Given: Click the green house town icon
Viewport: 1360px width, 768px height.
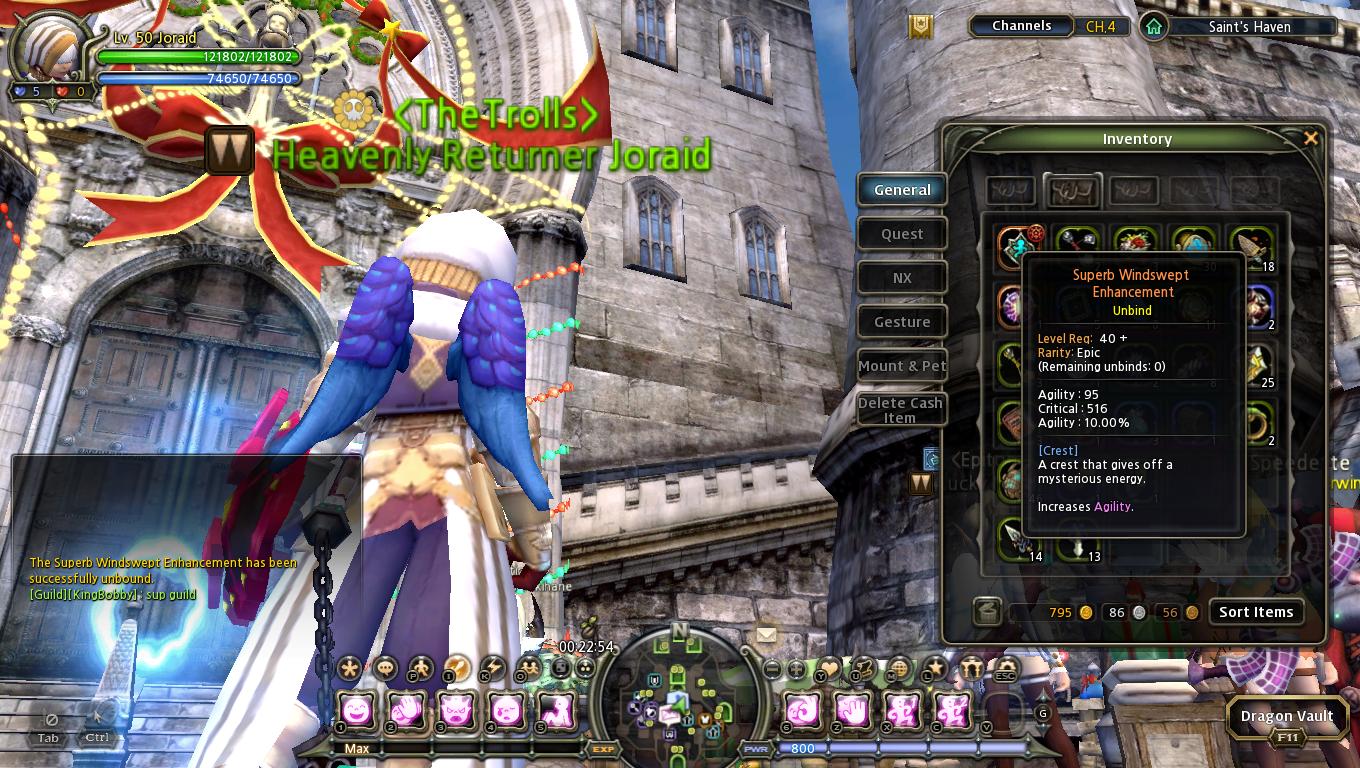Looking at the screenshot, I should (x=1154, y=27).
